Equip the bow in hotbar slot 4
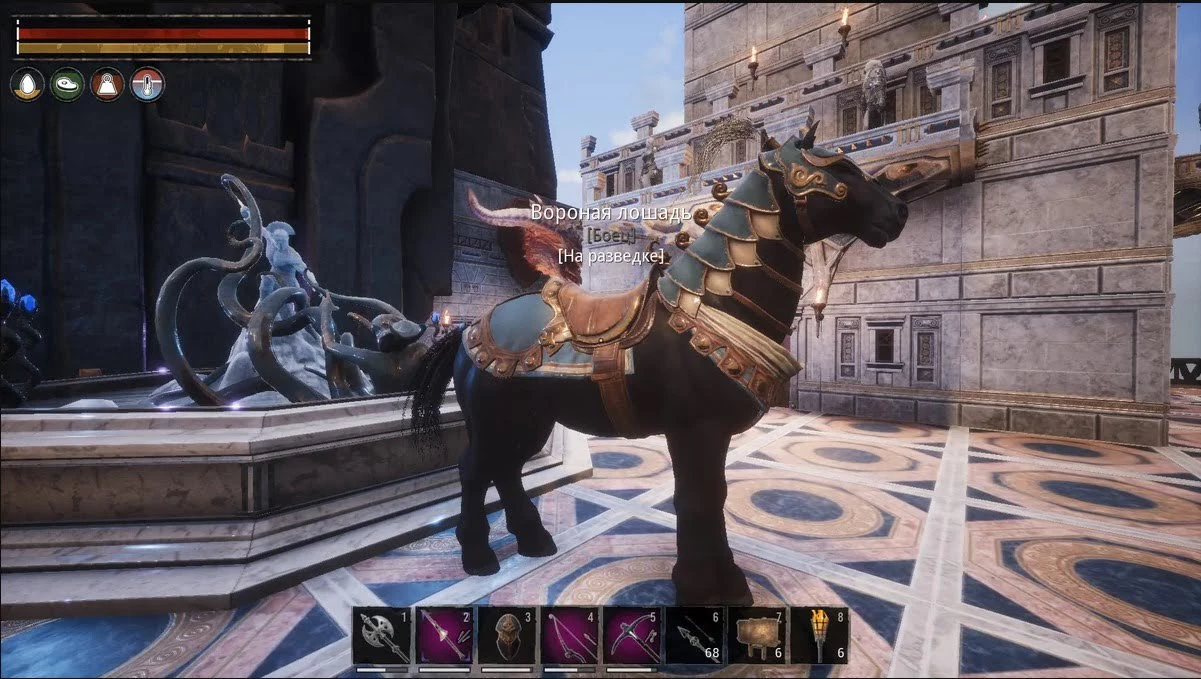1201x679 pixels. click(x=569, y=636)
